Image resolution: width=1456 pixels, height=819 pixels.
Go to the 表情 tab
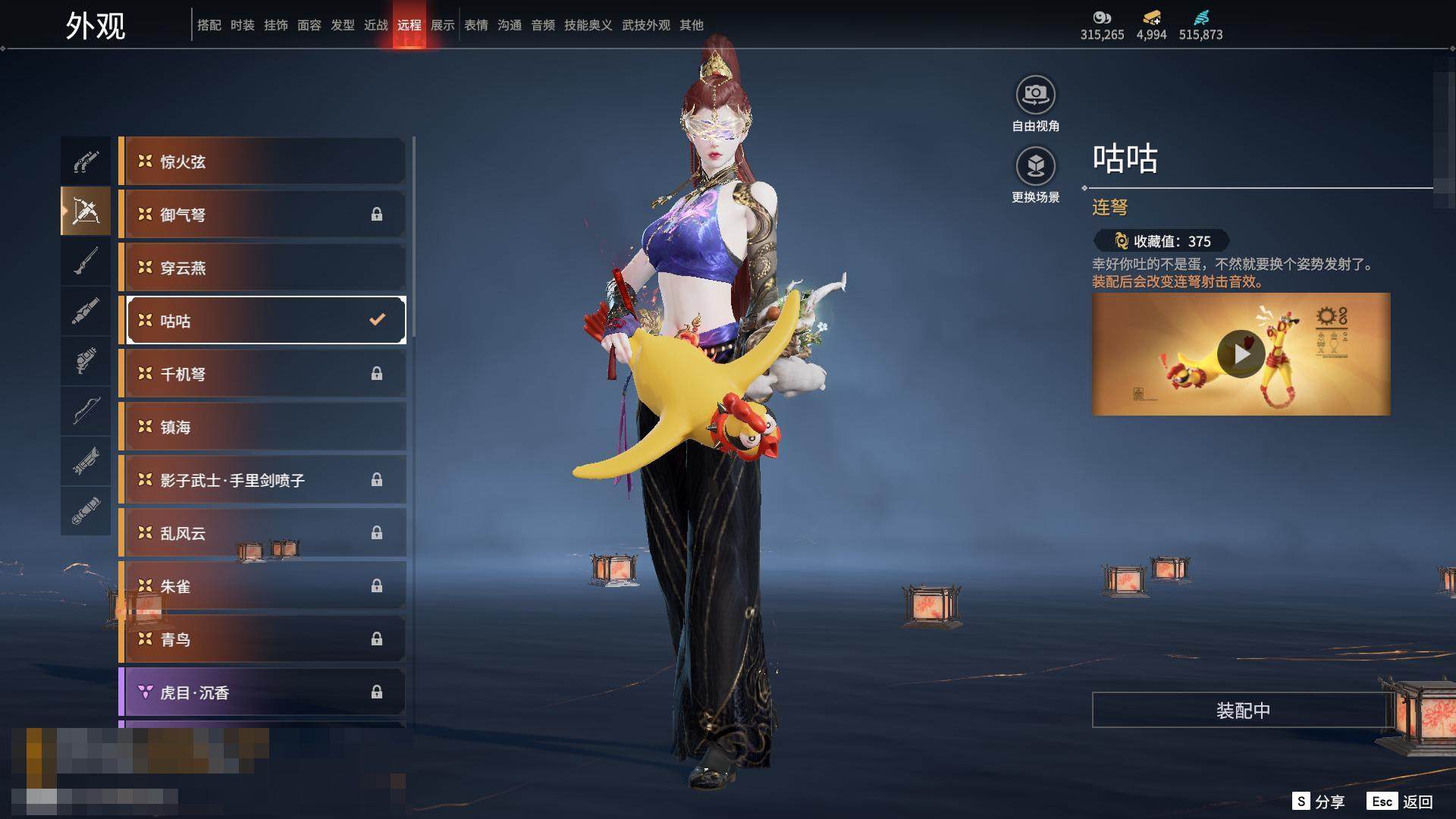476,25
